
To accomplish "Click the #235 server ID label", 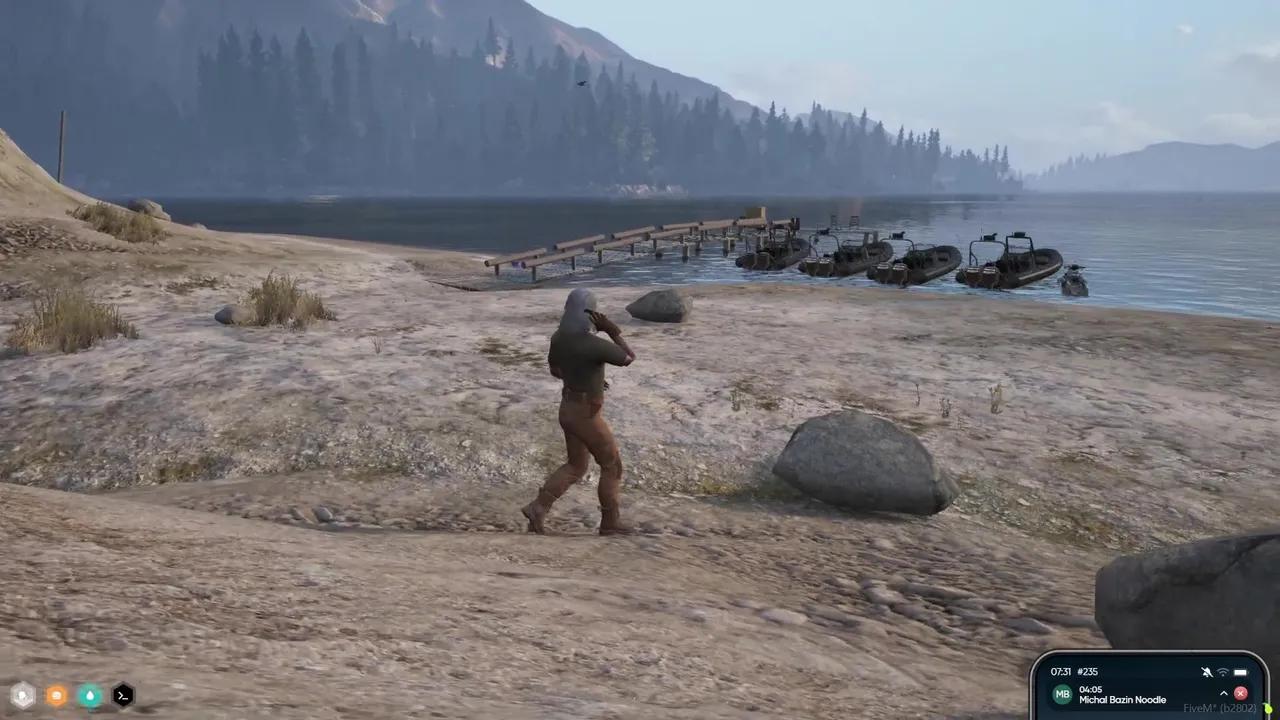I will pos(1086,671).
